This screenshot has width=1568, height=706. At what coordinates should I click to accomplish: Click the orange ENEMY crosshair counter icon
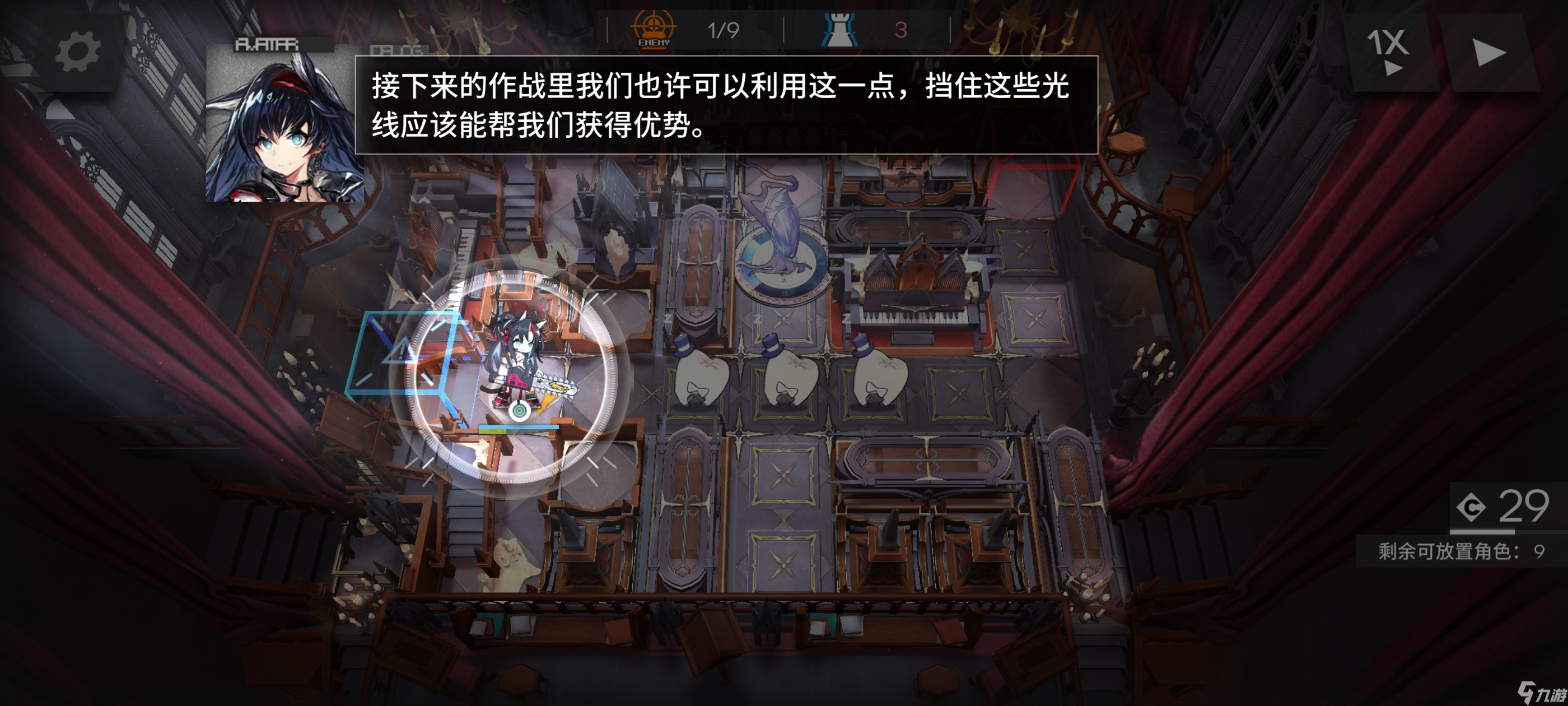653,29
